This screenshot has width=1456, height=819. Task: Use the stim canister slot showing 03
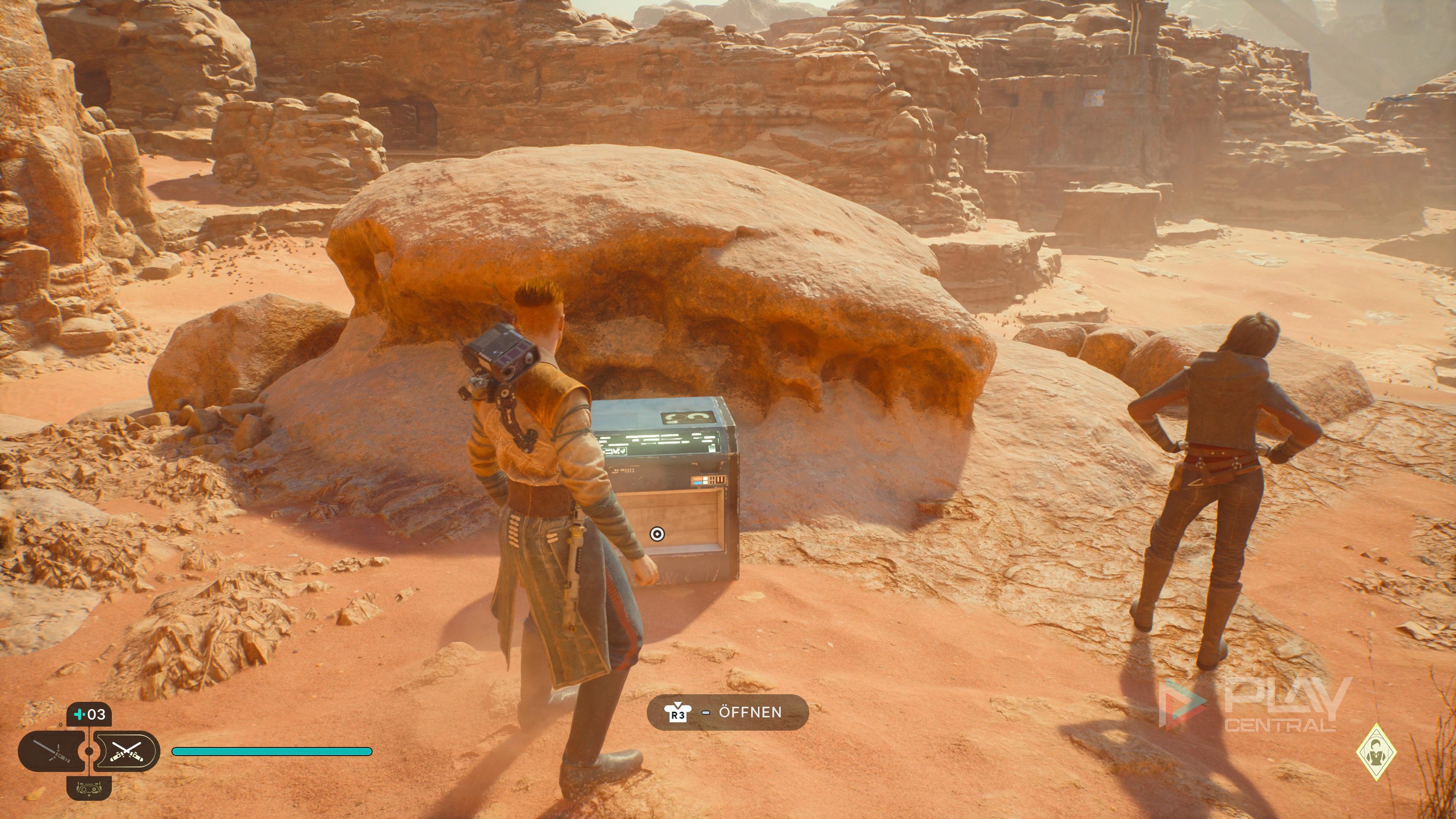(x=89, y=714)
